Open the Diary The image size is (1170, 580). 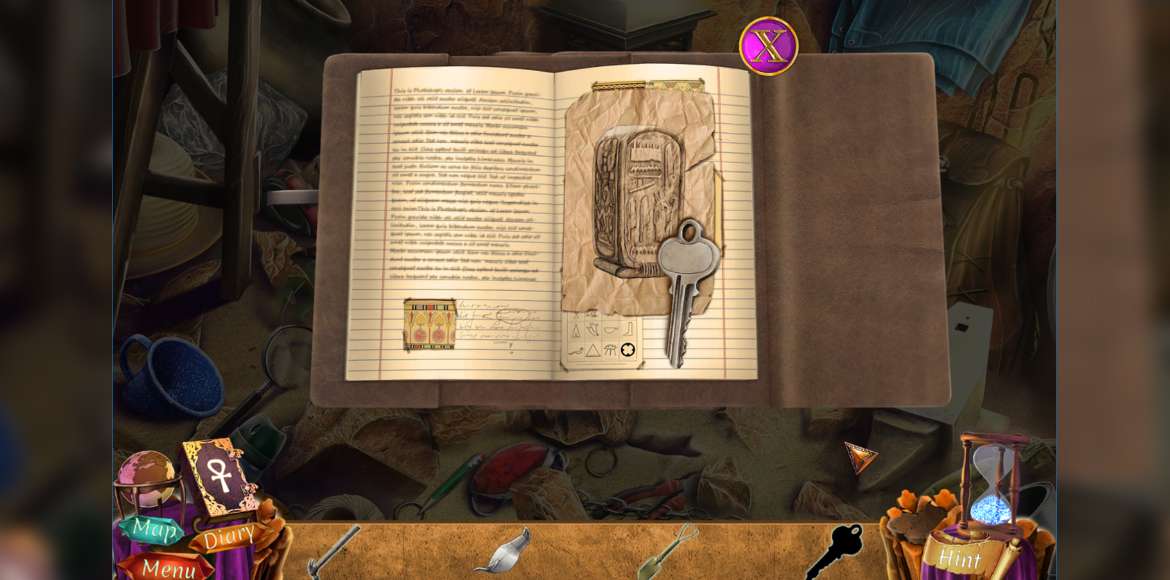point(226,539)
